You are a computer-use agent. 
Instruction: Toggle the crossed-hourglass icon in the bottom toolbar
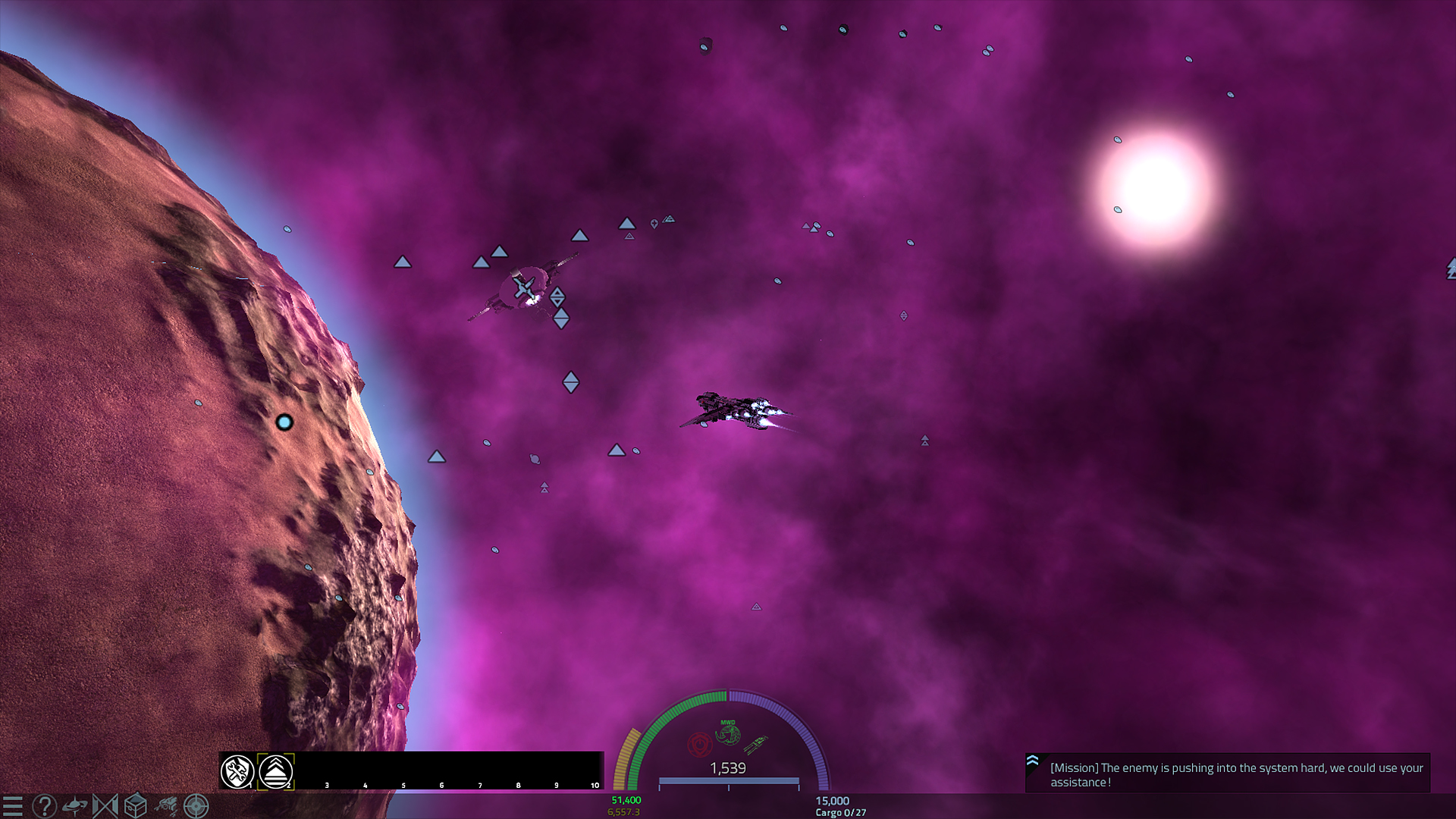(x=107, y=807)
